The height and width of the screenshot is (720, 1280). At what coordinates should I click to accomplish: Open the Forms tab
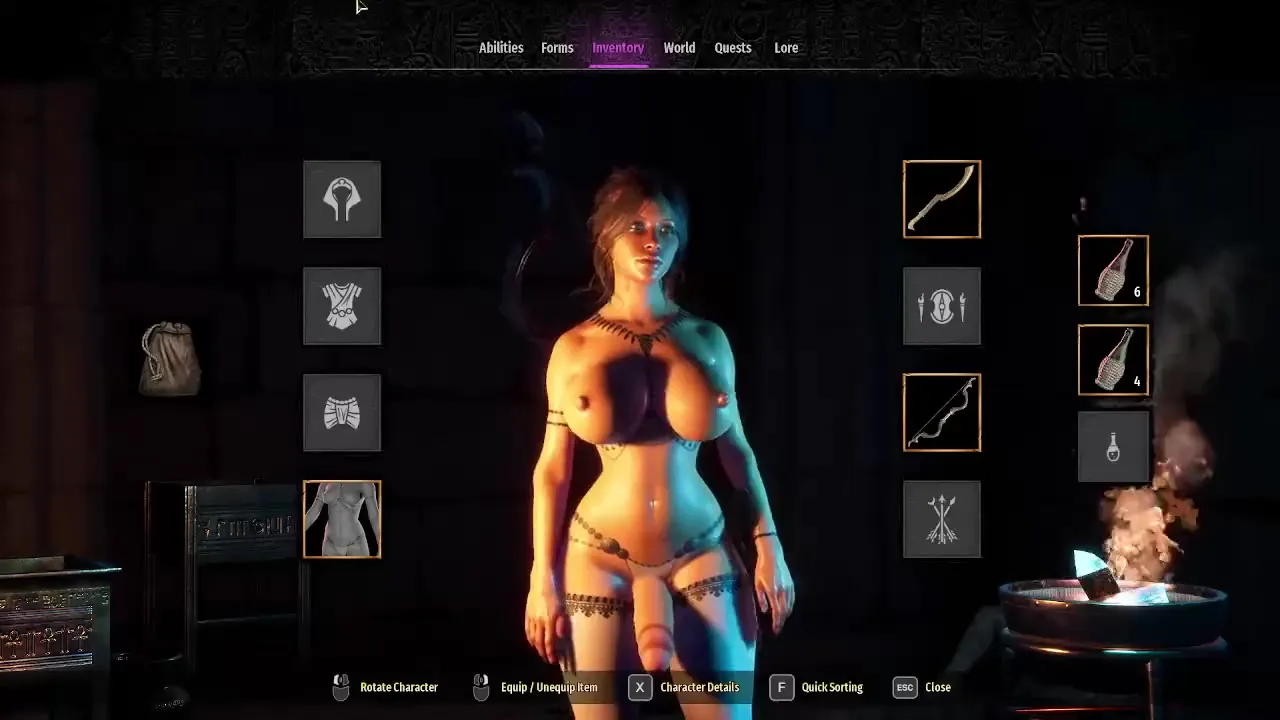click(x=557, y=48)
